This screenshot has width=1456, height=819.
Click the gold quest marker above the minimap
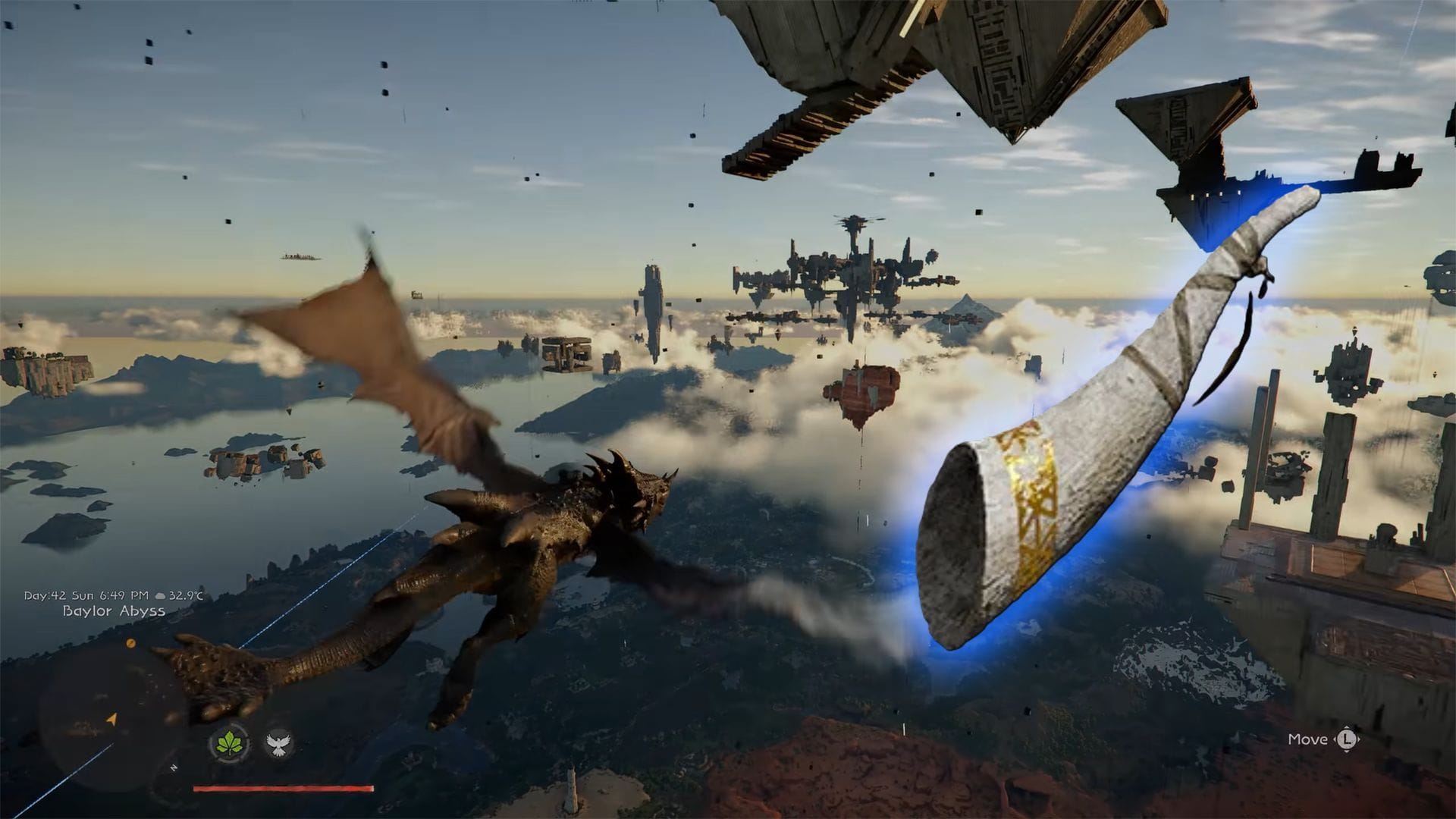pyautogui.click(x=130, y=645)
